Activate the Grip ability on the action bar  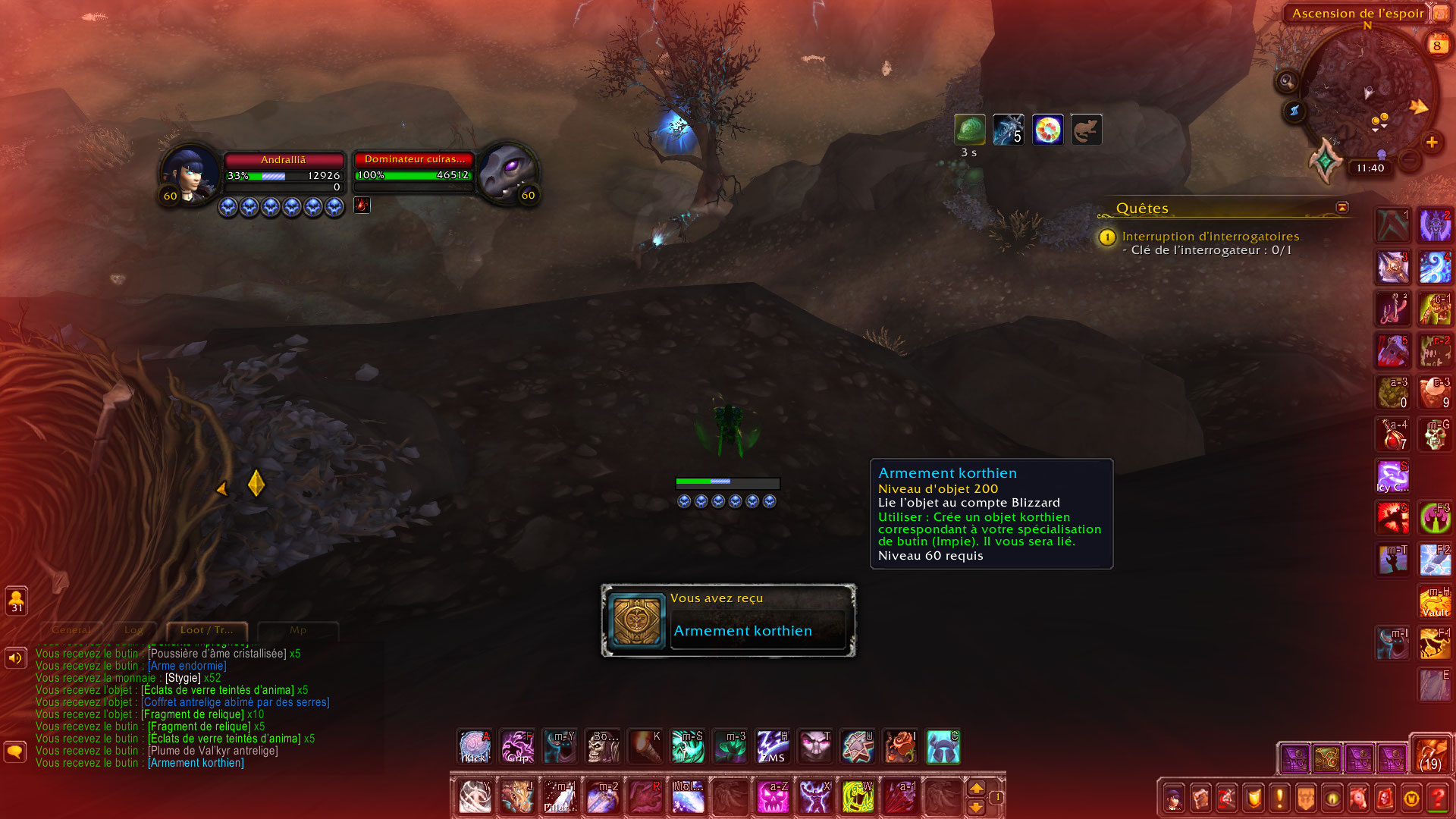pyautogui.click(x=518, y=747)
